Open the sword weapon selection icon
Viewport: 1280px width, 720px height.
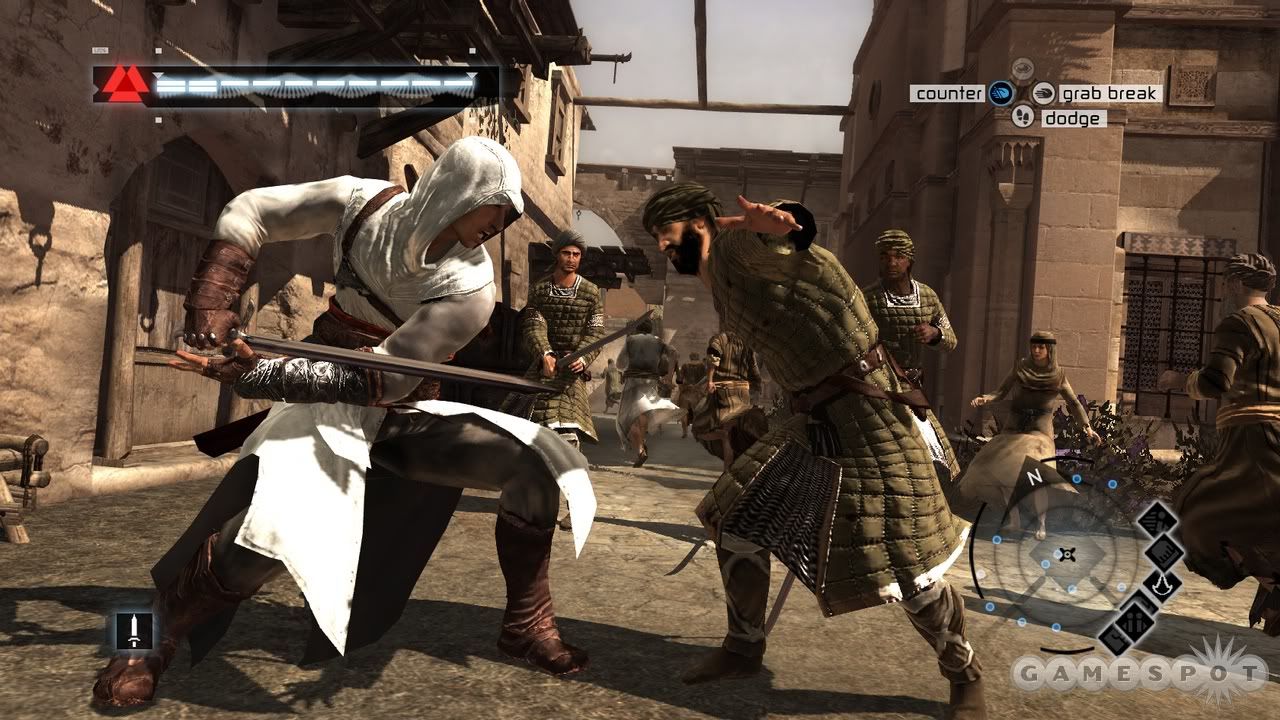(x=133, y=630)
